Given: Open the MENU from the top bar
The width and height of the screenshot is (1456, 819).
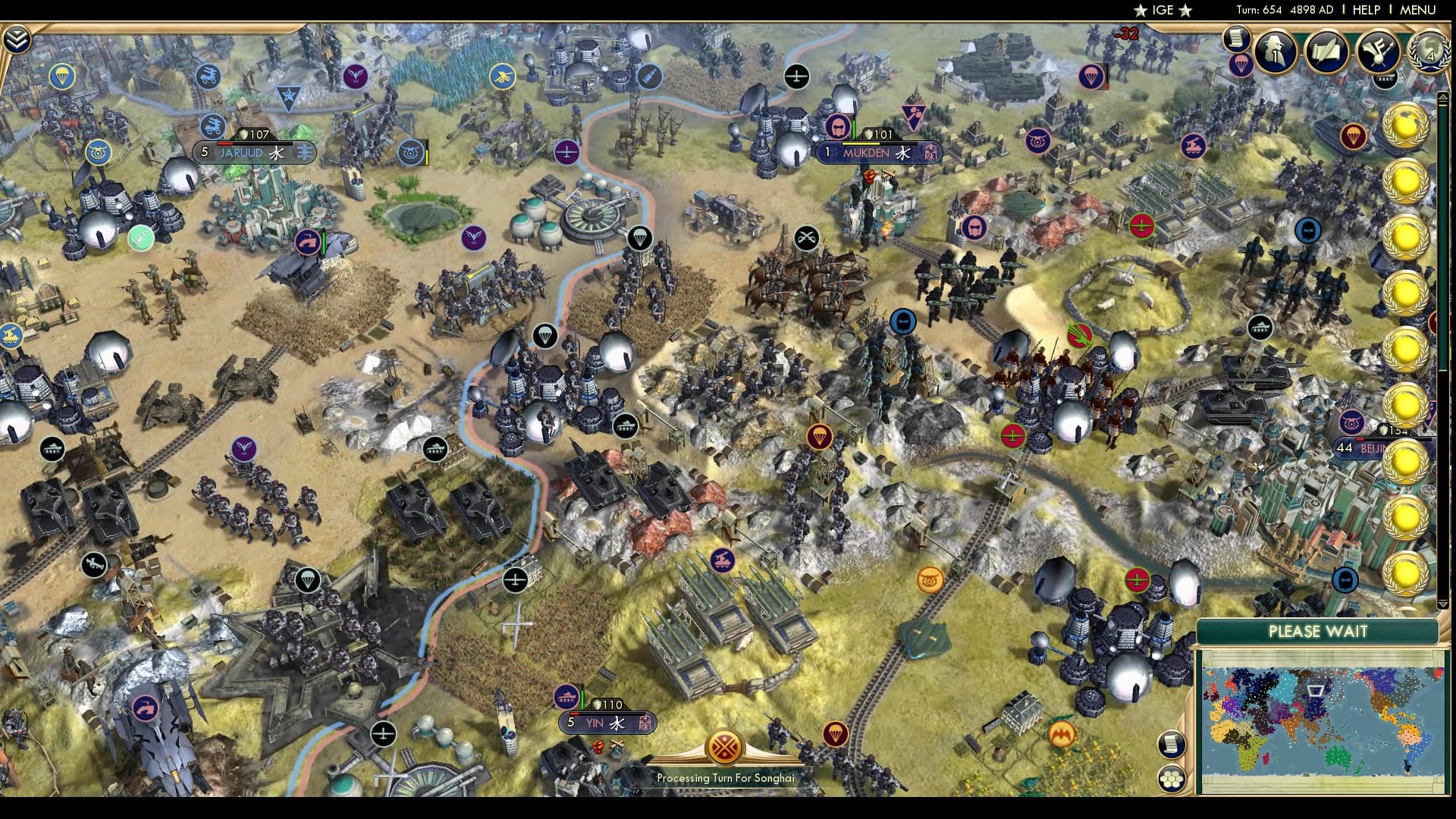Looking at the screenshot, I should pos(1417,10).
